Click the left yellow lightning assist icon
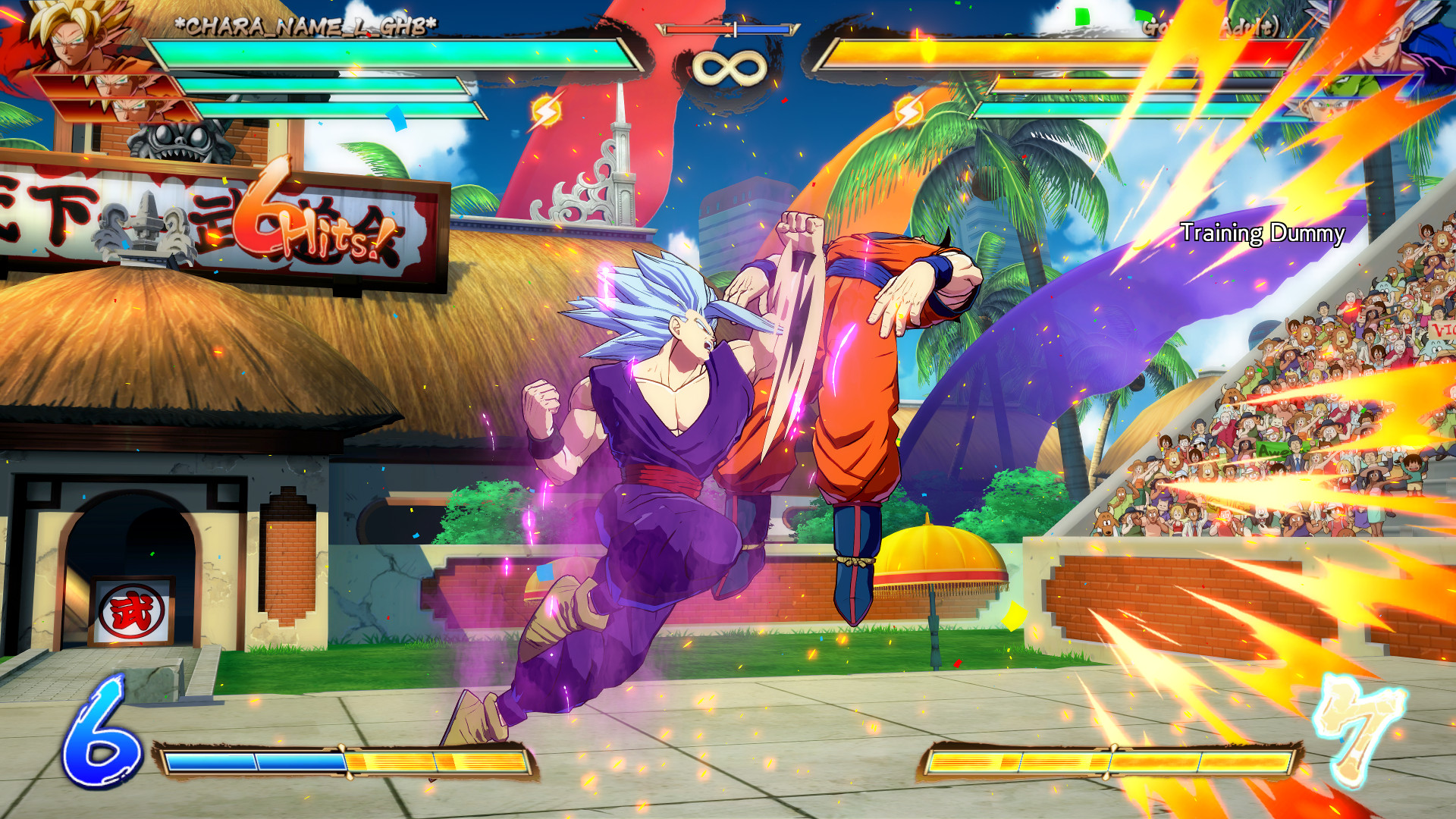 coord(548,112)
